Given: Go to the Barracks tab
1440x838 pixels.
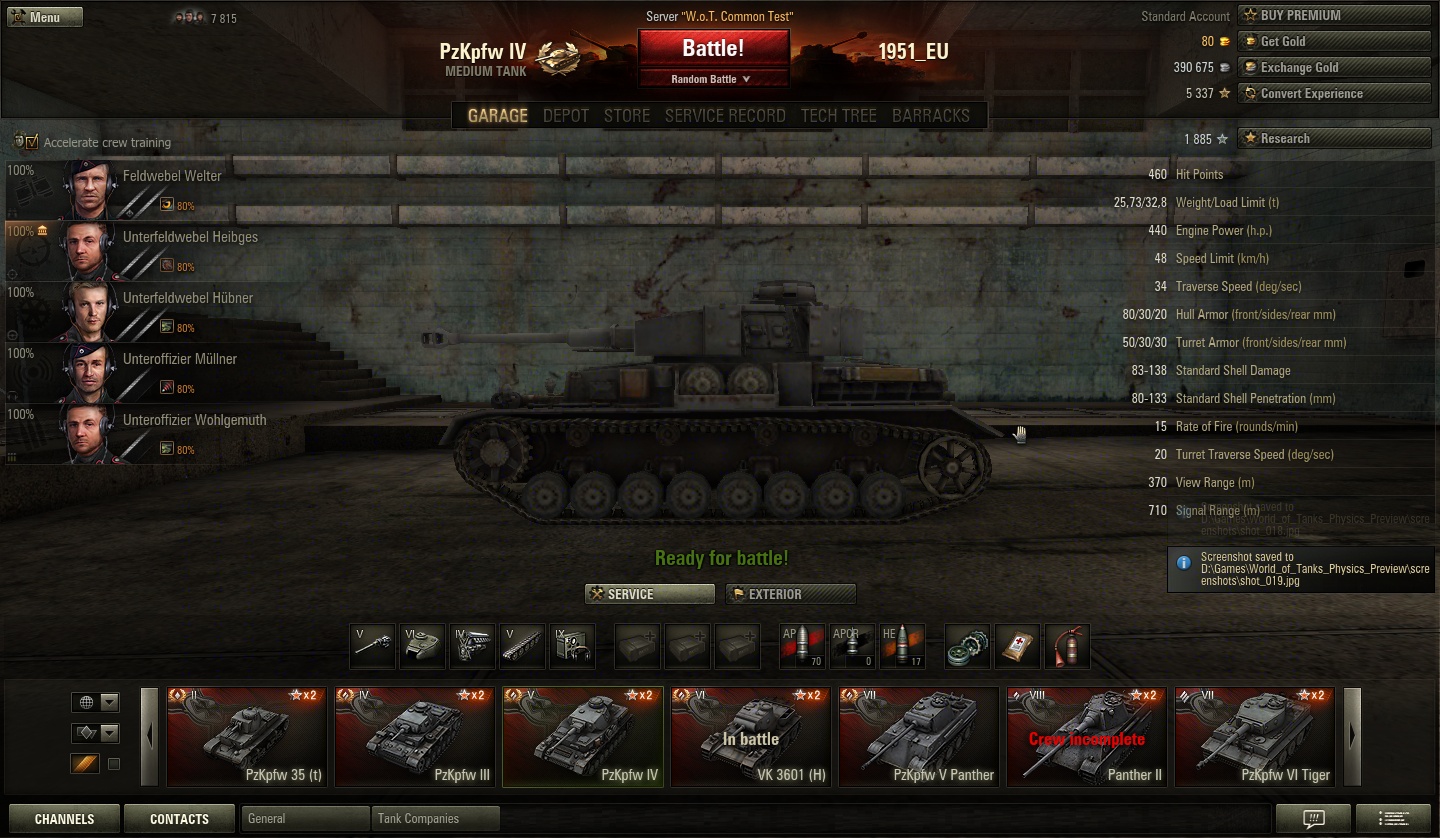Looking at the screenshot, I should (x=930, y=115).
